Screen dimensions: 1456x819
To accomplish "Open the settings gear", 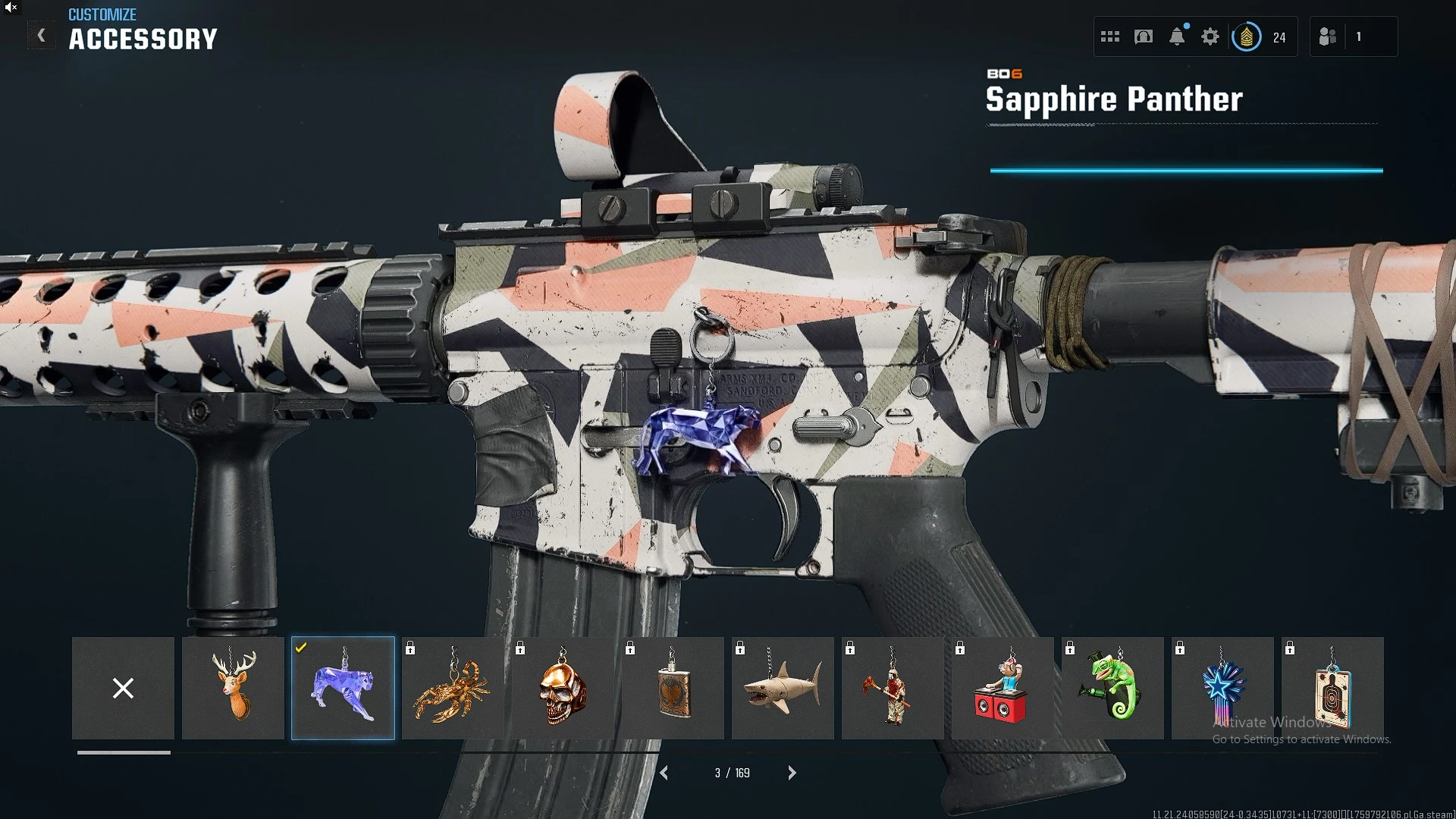I will point(1210,36).
